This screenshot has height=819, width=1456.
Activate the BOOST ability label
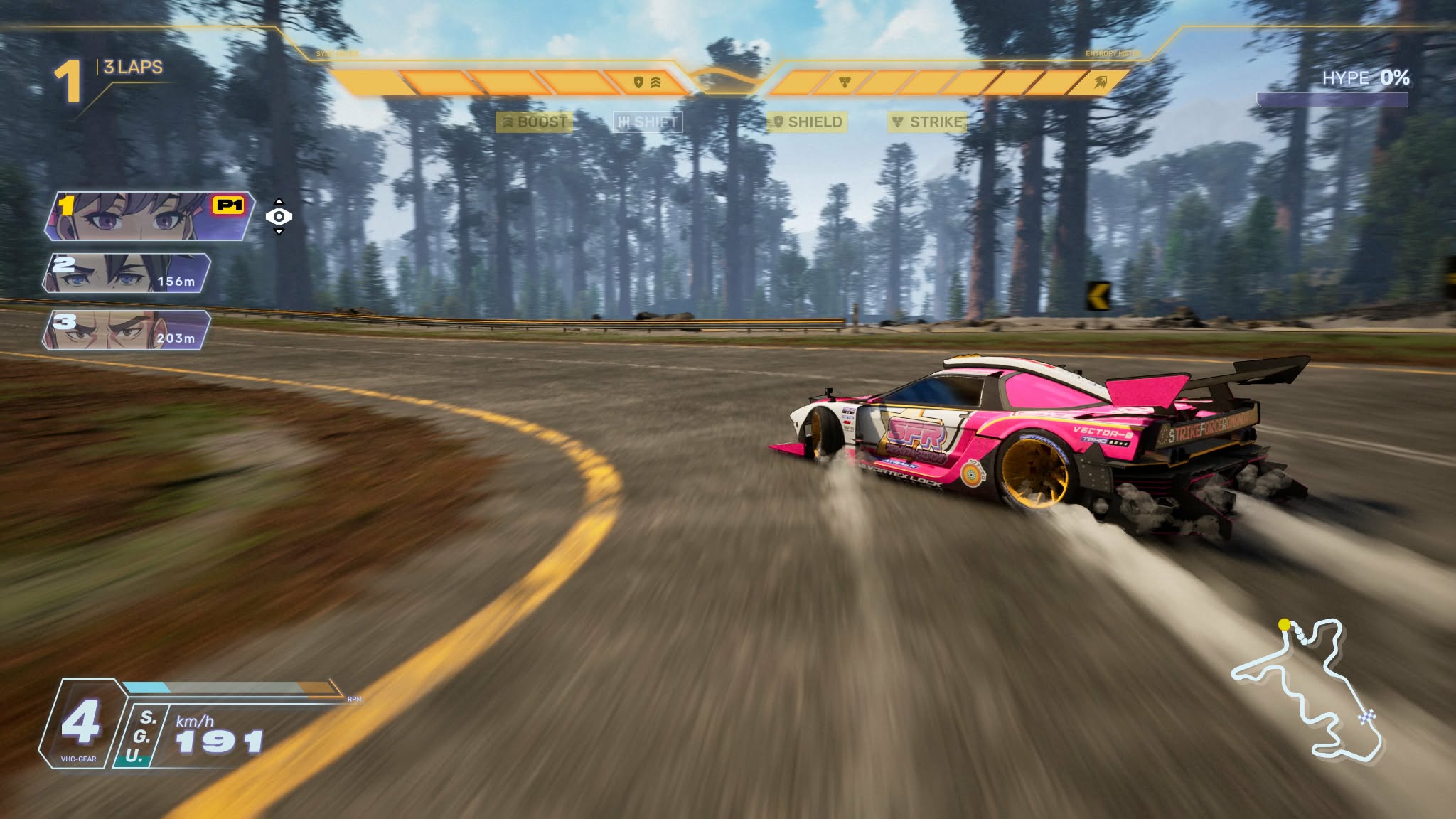click(535, 122)
